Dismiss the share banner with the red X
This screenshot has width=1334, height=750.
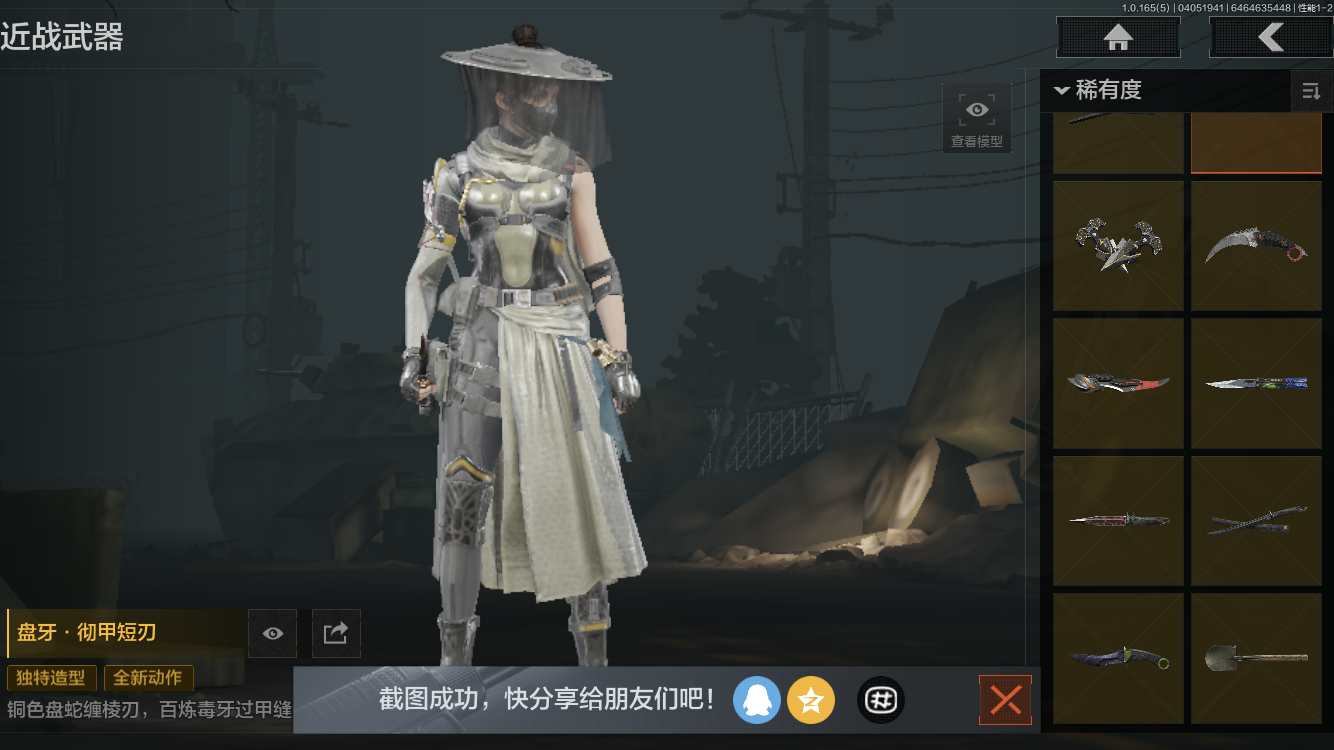[x=1005, y=700]
